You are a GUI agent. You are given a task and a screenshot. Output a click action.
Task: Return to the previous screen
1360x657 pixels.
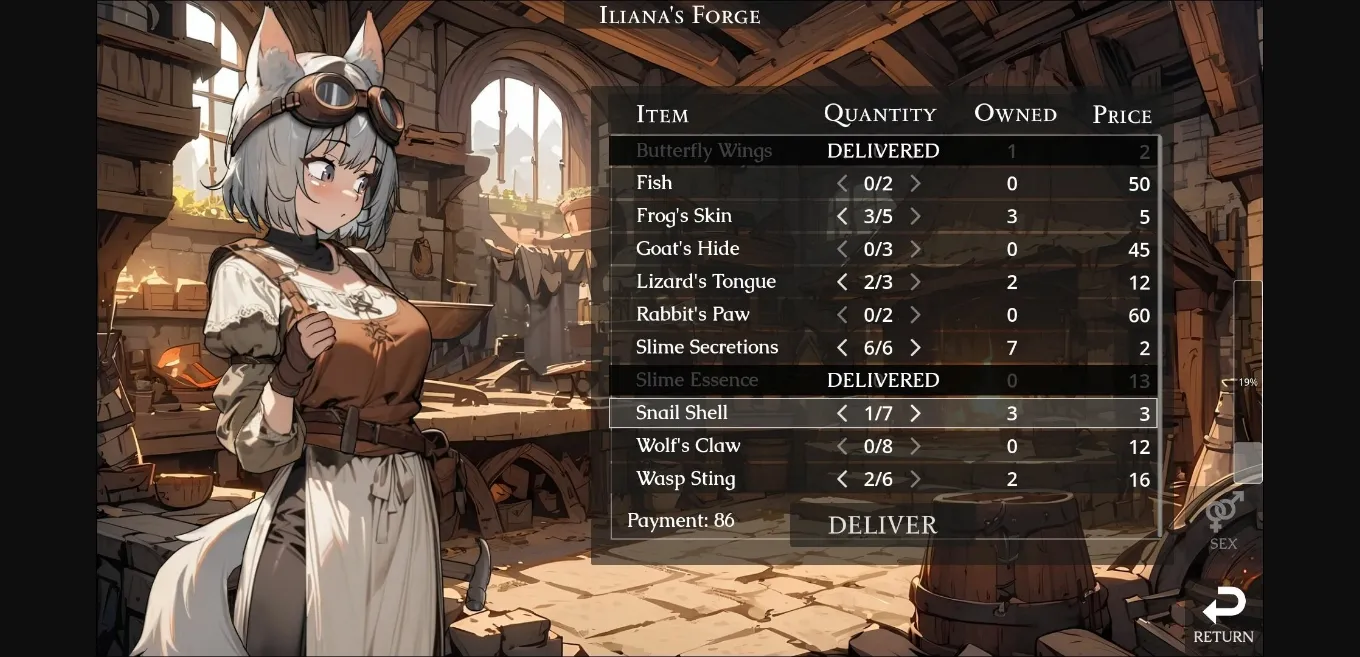coord(1223,614)
